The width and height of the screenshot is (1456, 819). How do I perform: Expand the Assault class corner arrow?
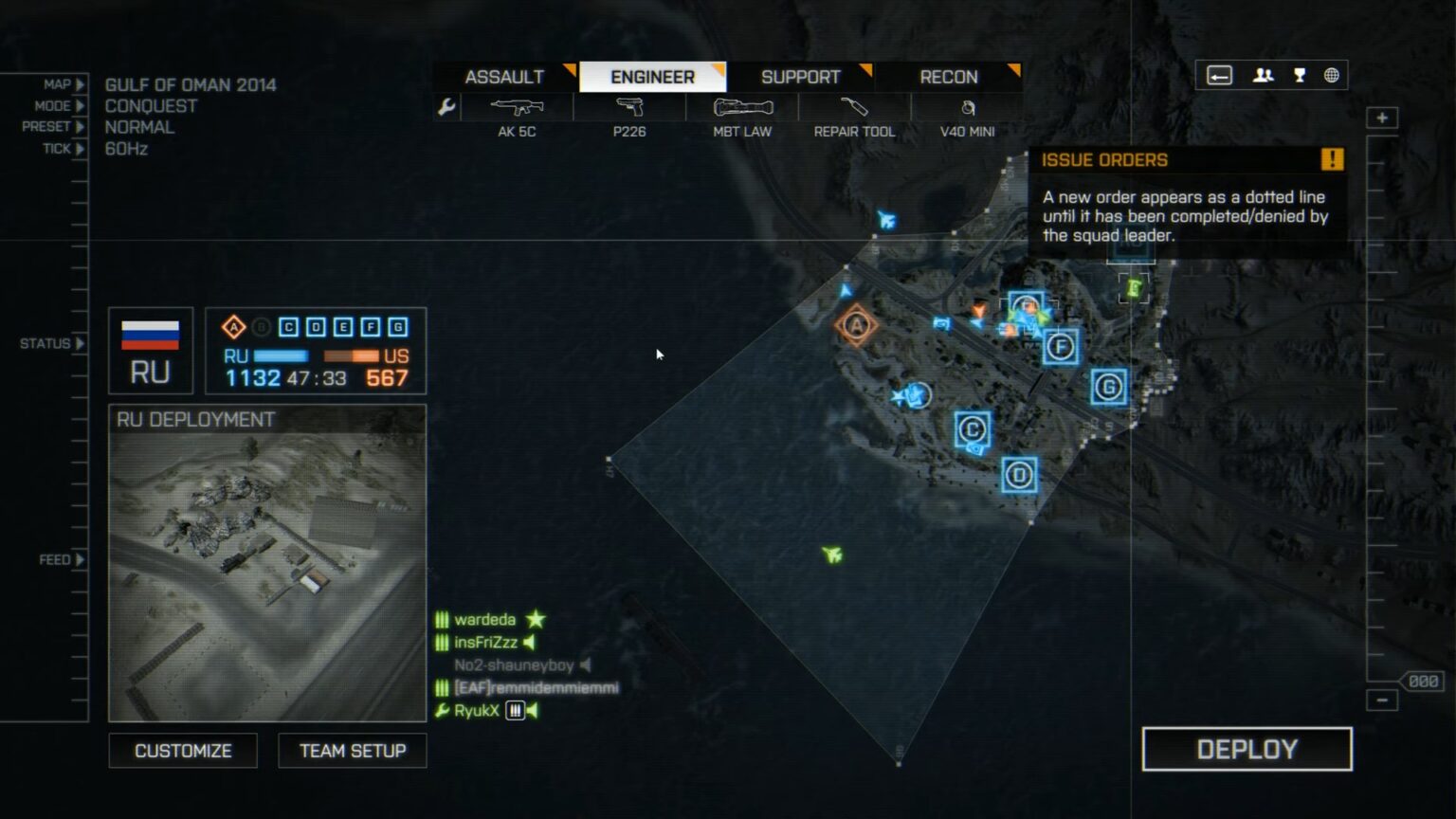pyautogui.click(x=568, y=69)
